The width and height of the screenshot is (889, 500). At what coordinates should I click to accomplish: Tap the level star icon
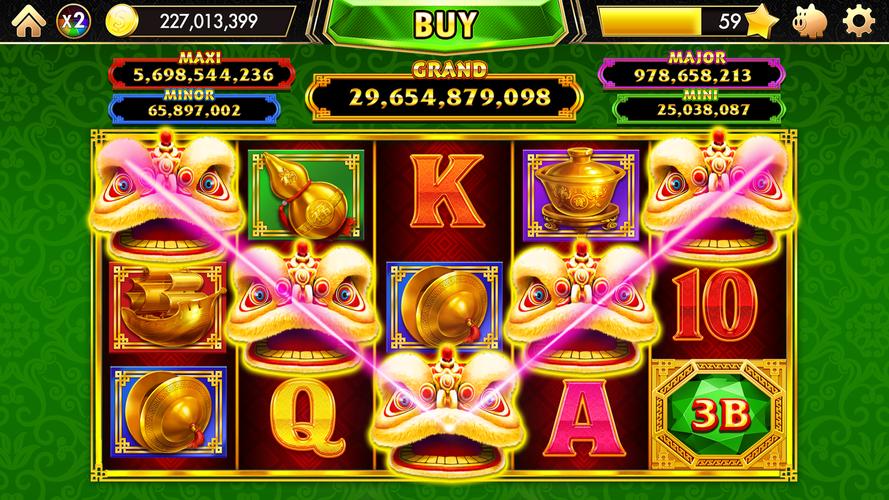pyautogui.click(x=762, y=20)
